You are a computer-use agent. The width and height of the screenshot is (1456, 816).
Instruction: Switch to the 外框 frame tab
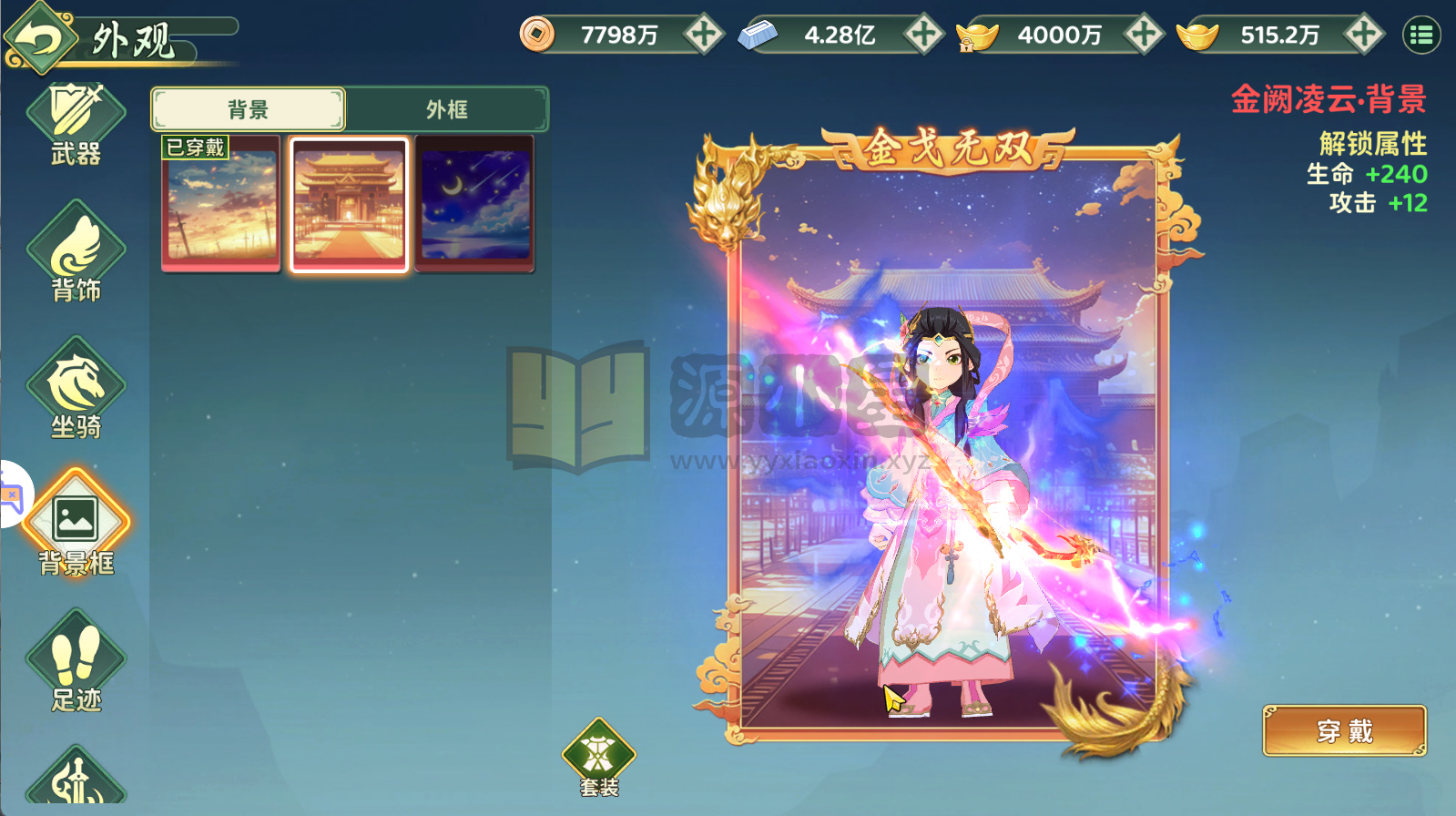pos(448,109)
